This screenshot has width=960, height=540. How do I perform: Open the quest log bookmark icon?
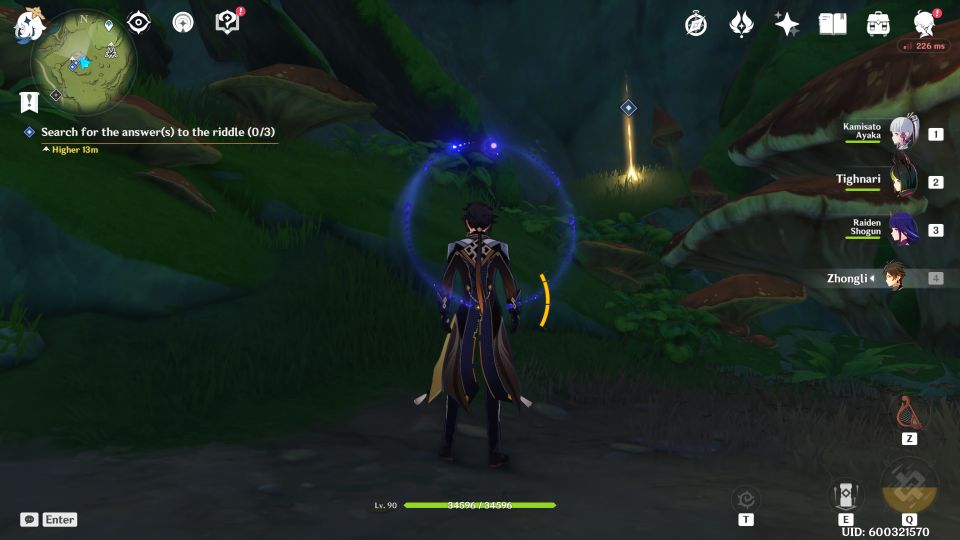tap(28, 101)
